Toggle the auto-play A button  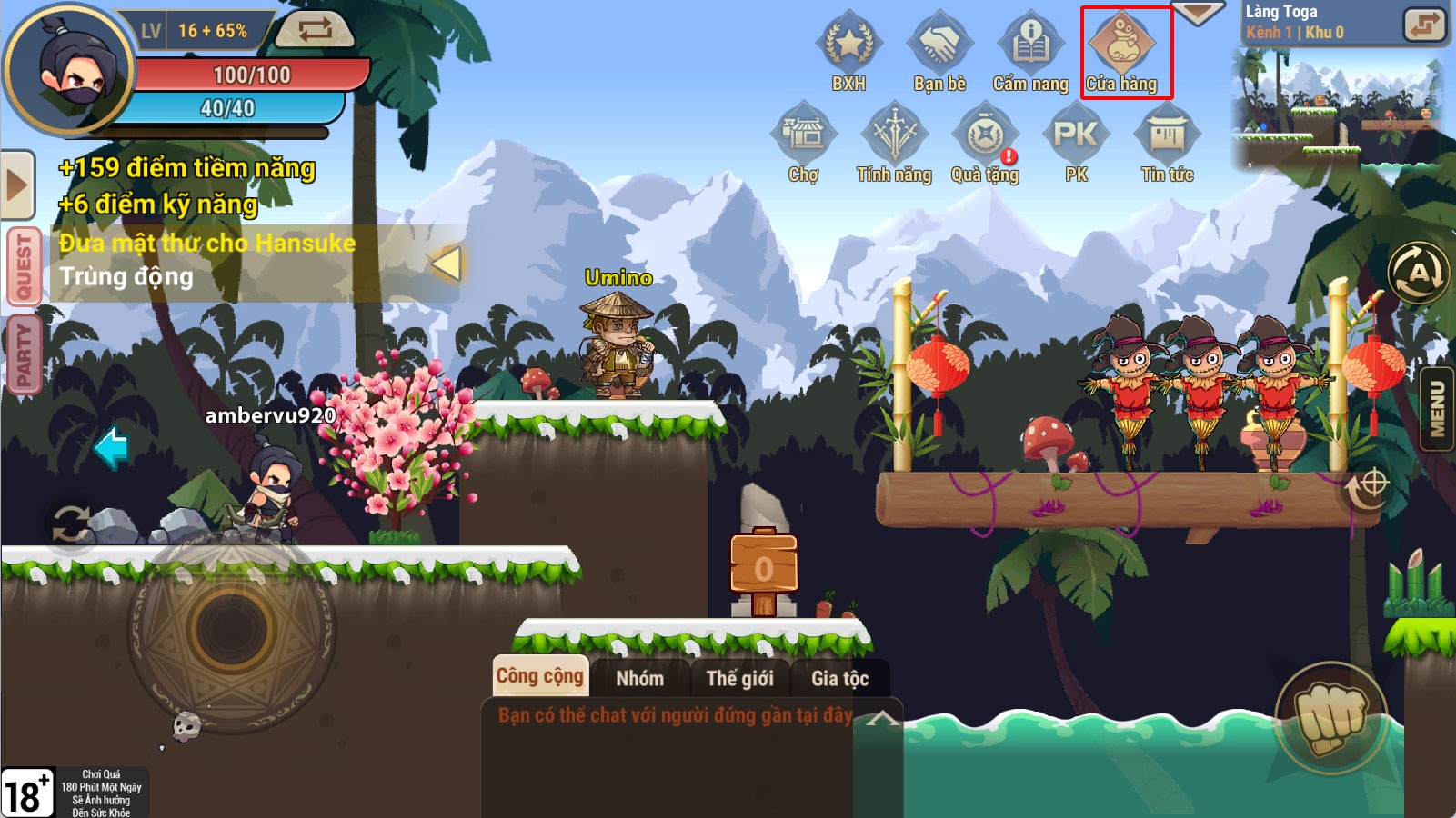click(x=1418, y=273)
